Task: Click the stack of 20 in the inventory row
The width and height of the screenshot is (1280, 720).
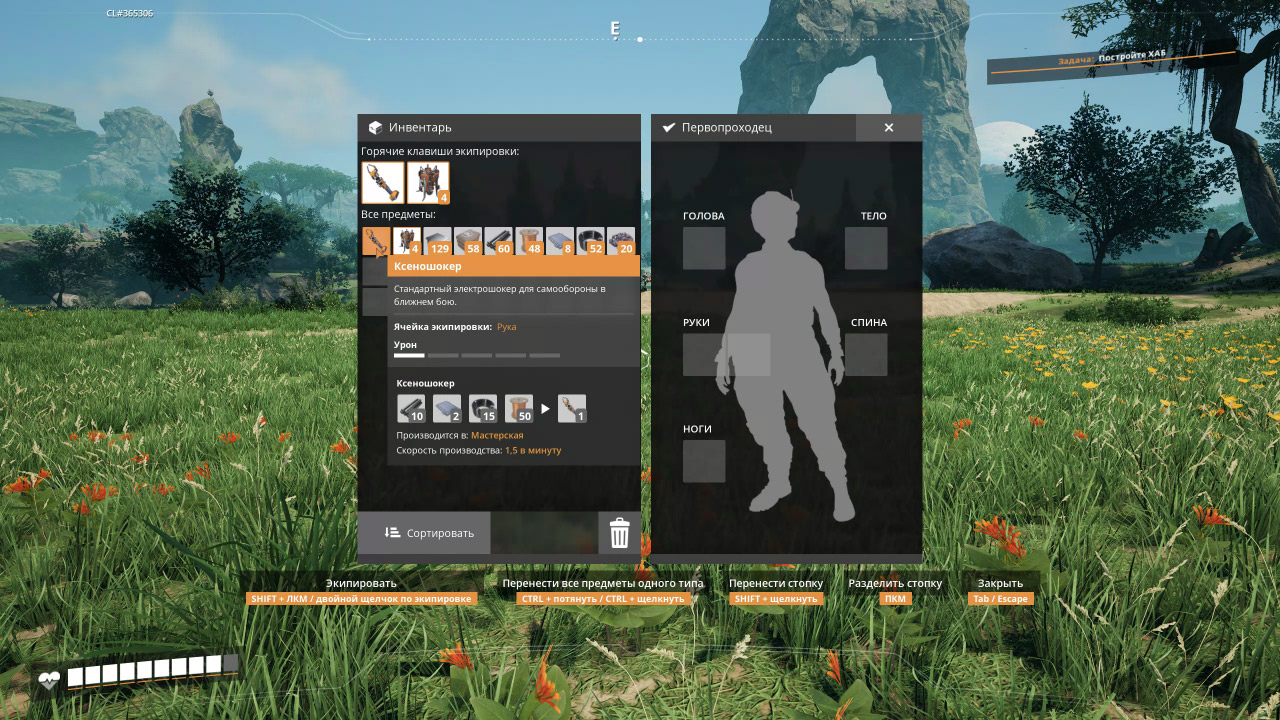Action: [620, 240]
